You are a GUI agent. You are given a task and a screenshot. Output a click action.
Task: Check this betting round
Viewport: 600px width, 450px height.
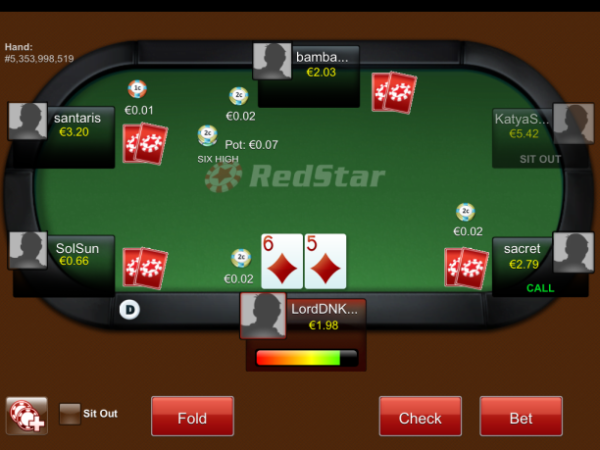420,417
